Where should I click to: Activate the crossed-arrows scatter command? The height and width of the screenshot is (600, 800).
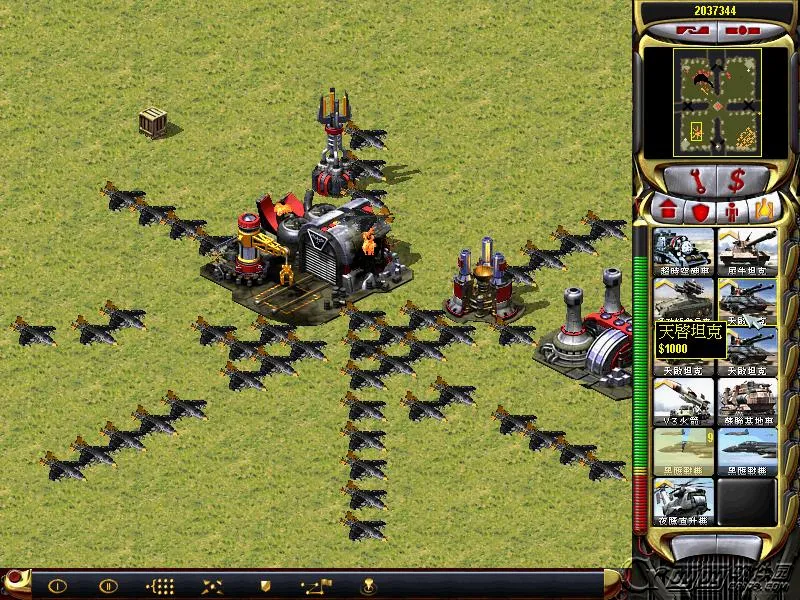point(212,586)
